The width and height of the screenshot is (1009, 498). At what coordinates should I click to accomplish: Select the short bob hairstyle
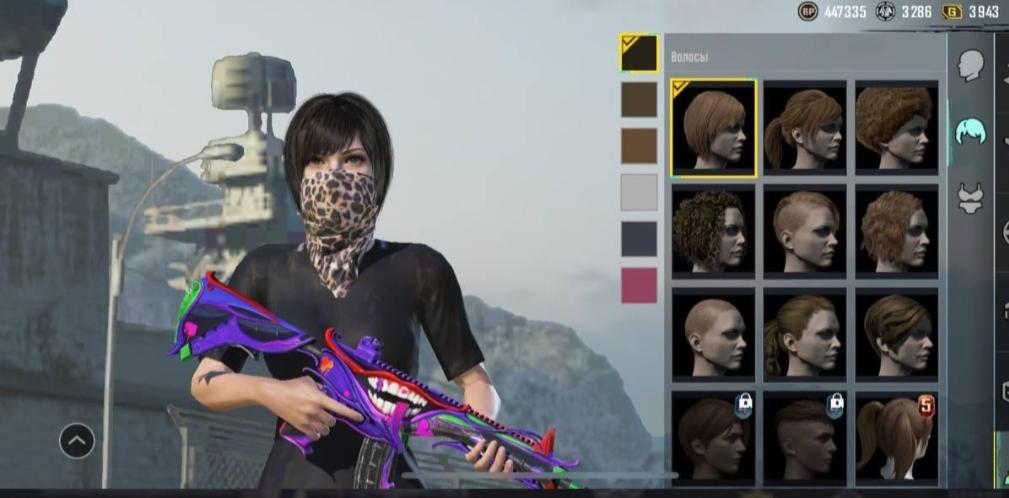[x=713, y=128]
